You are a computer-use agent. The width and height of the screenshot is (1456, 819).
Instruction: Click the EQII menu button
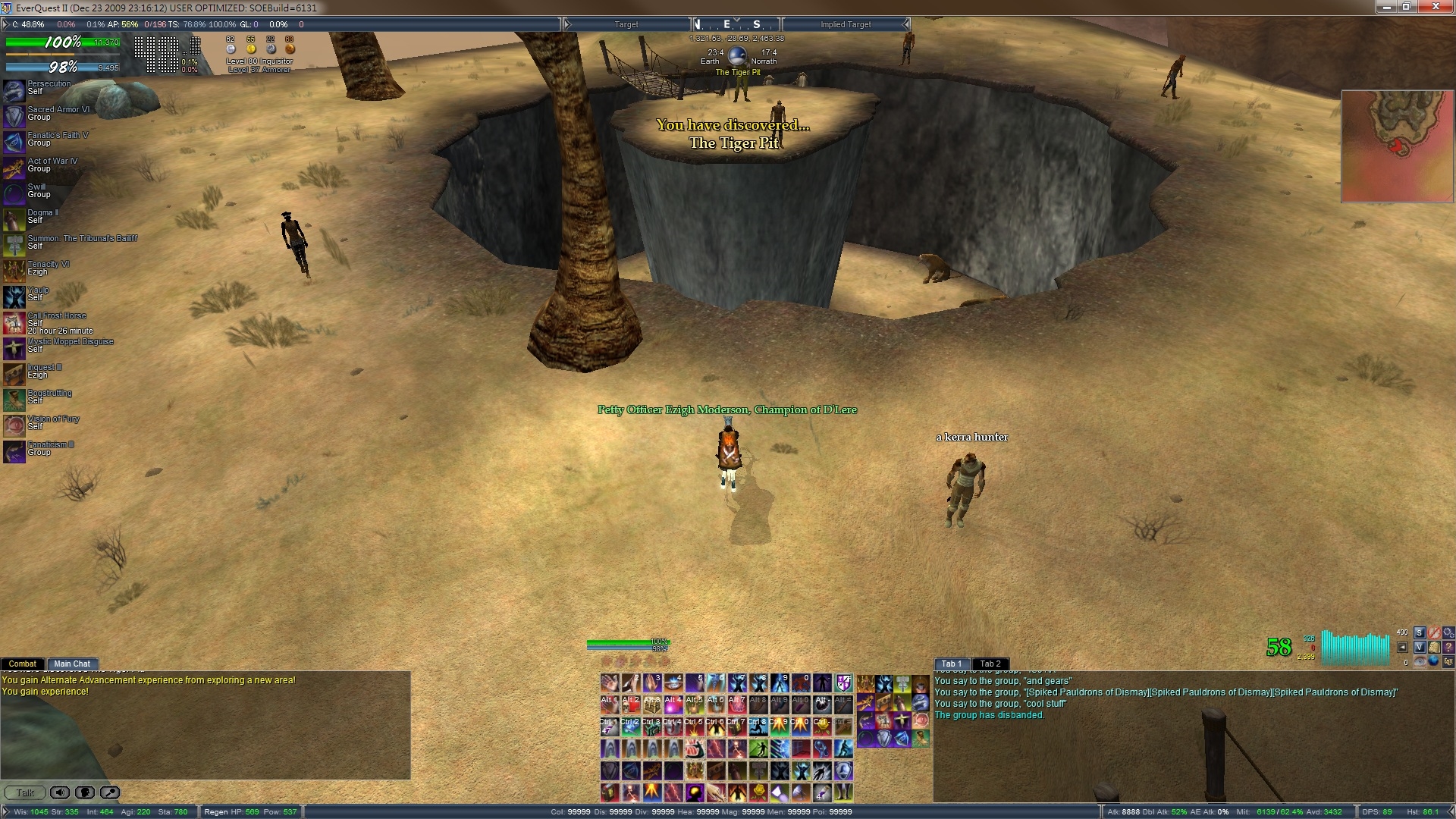pos(1448,661)
